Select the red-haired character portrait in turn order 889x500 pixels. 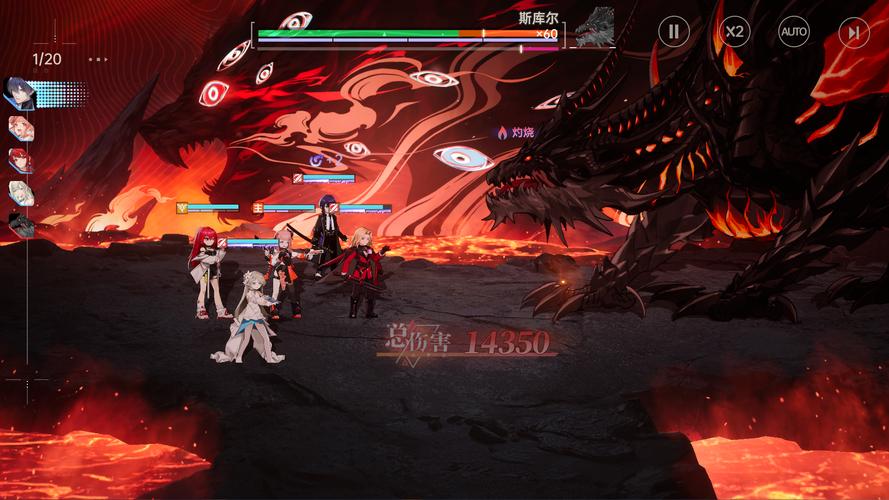click(21, 159)
